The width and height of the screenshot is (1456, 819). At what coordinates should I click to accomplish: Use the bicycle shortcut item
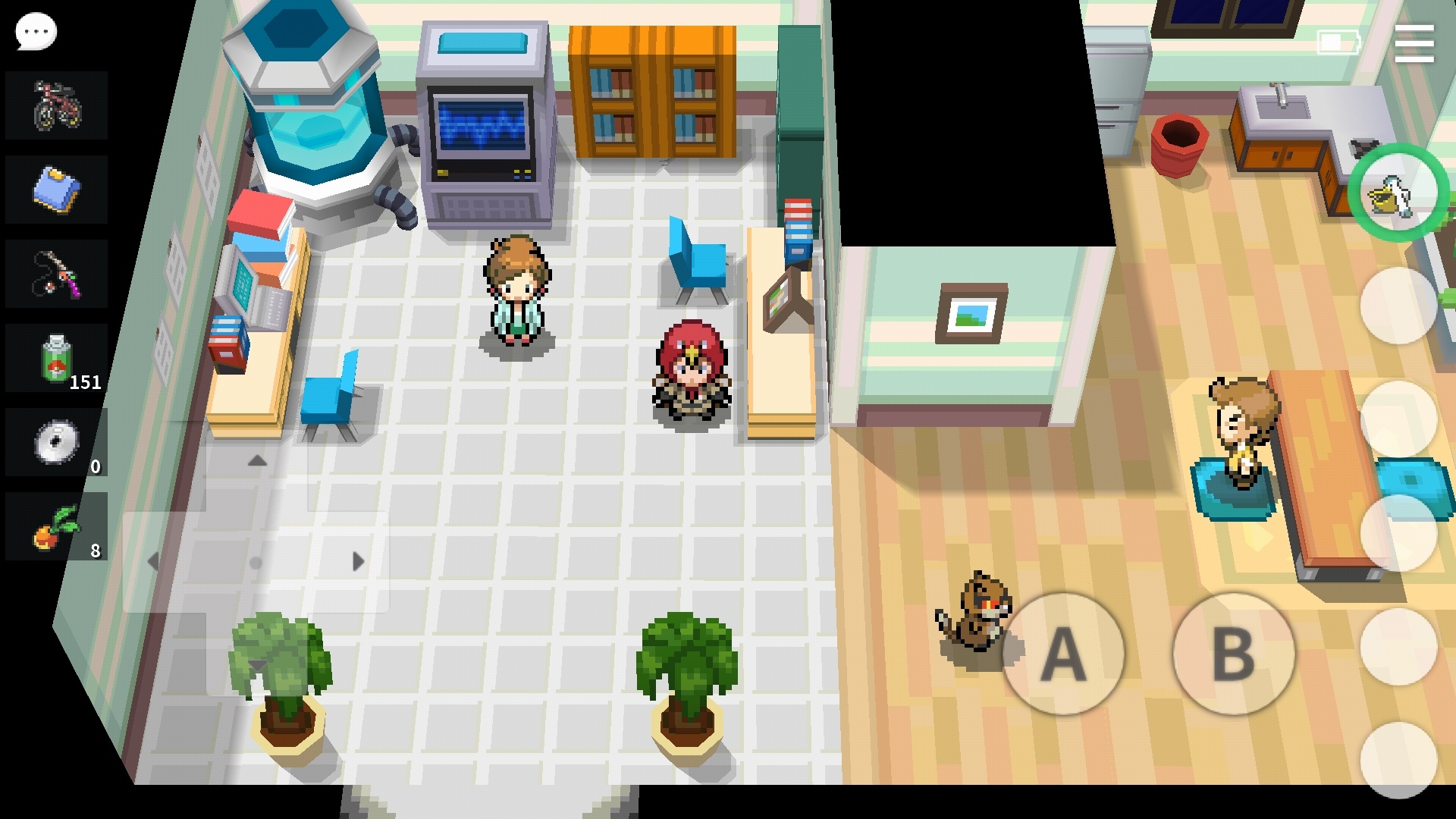click(57, 105)
